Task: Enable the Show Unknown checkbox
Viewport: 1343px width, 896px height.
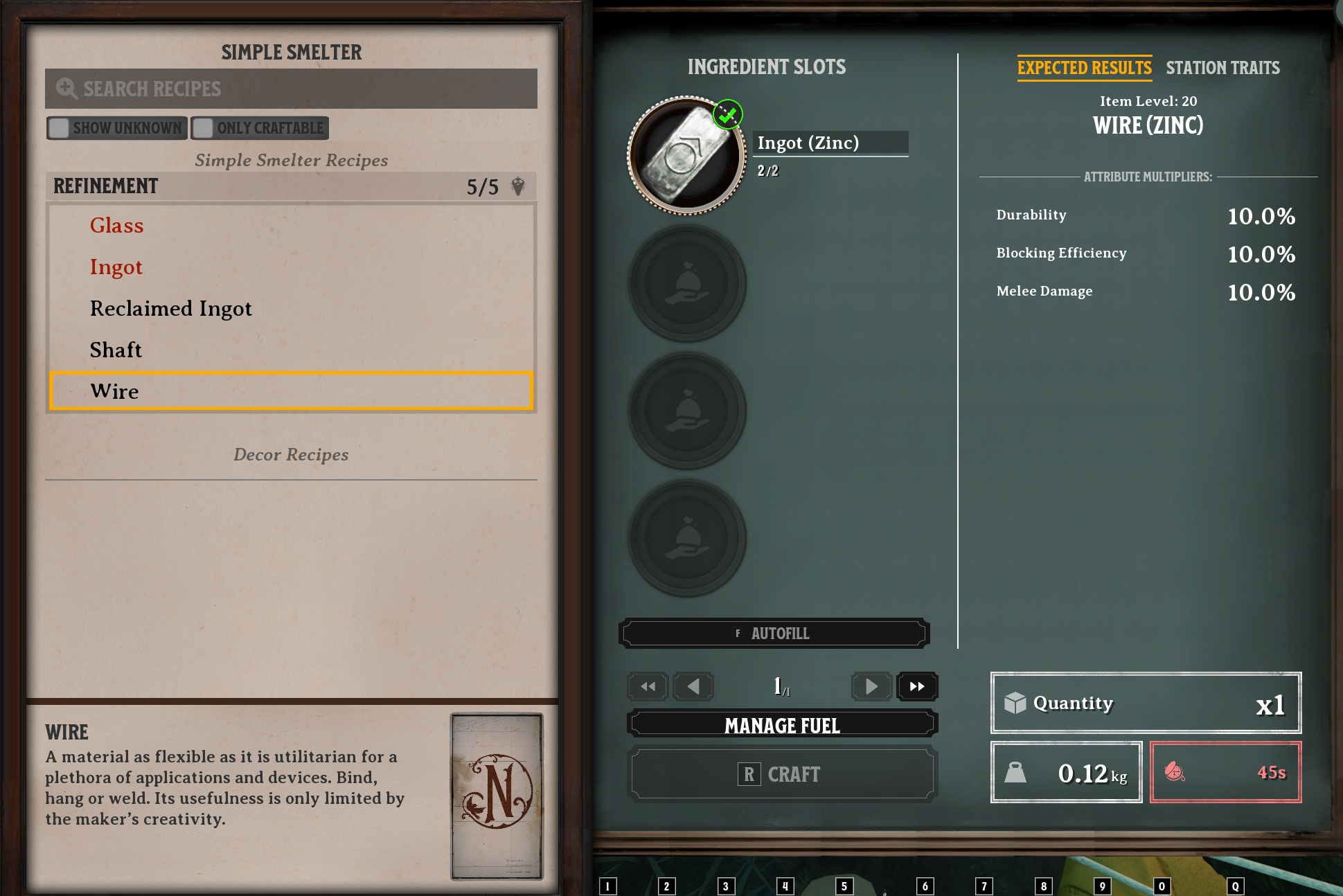Action: [58, 127]
